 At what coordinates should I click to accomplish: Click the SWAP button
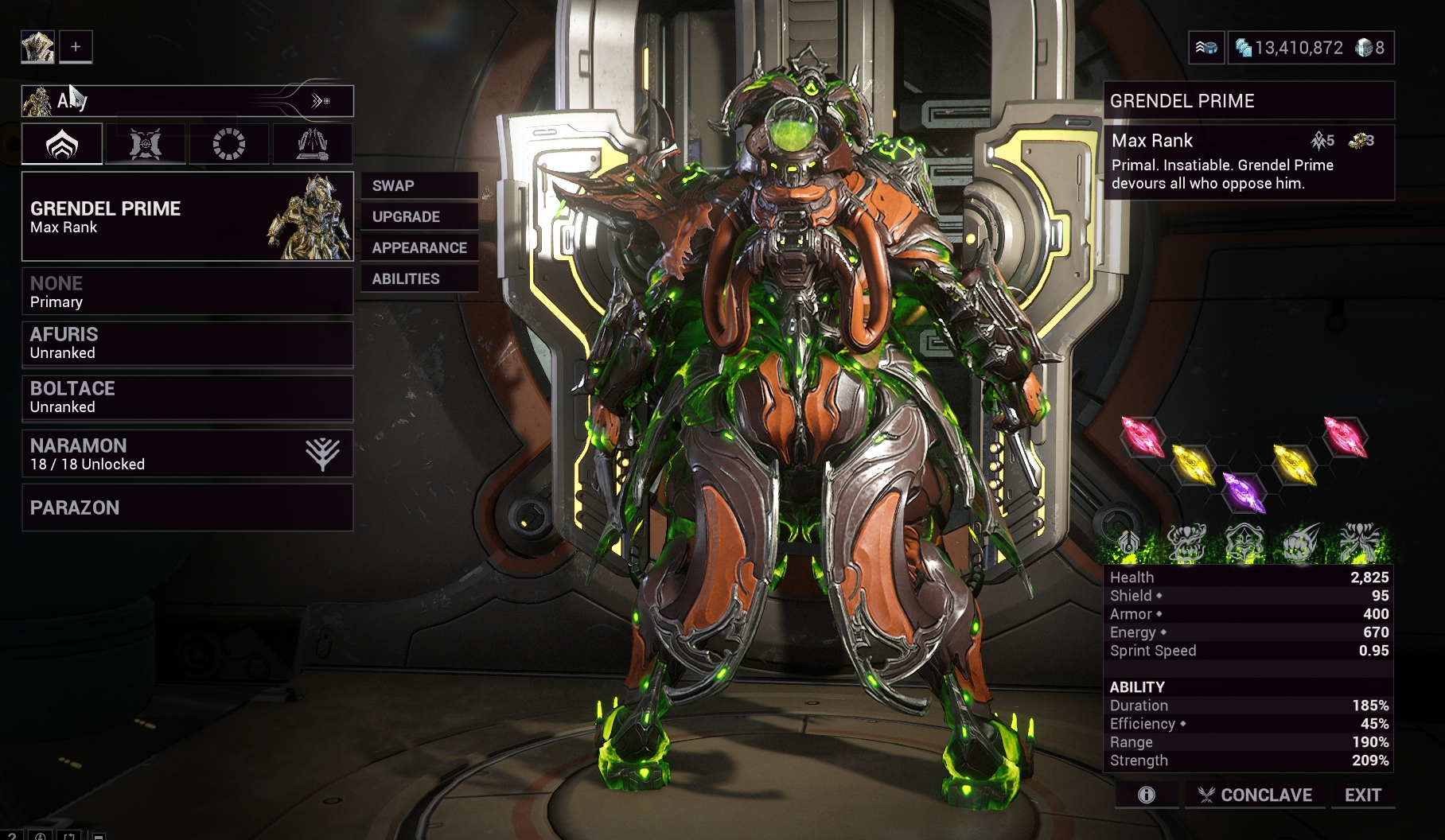tap(419, 185)
